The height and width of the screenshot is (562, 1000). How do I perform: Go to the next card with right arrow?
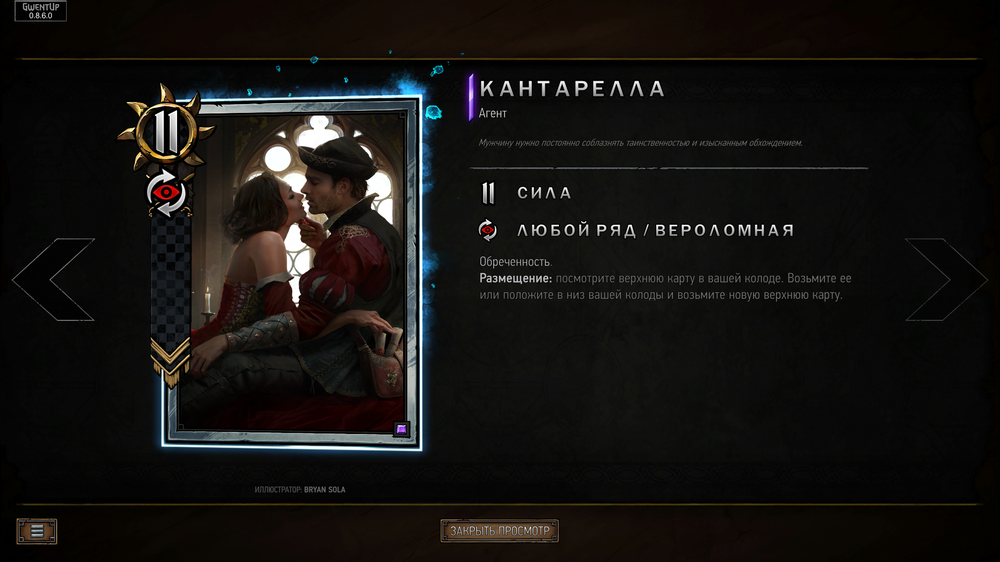[x=945, y=280]
